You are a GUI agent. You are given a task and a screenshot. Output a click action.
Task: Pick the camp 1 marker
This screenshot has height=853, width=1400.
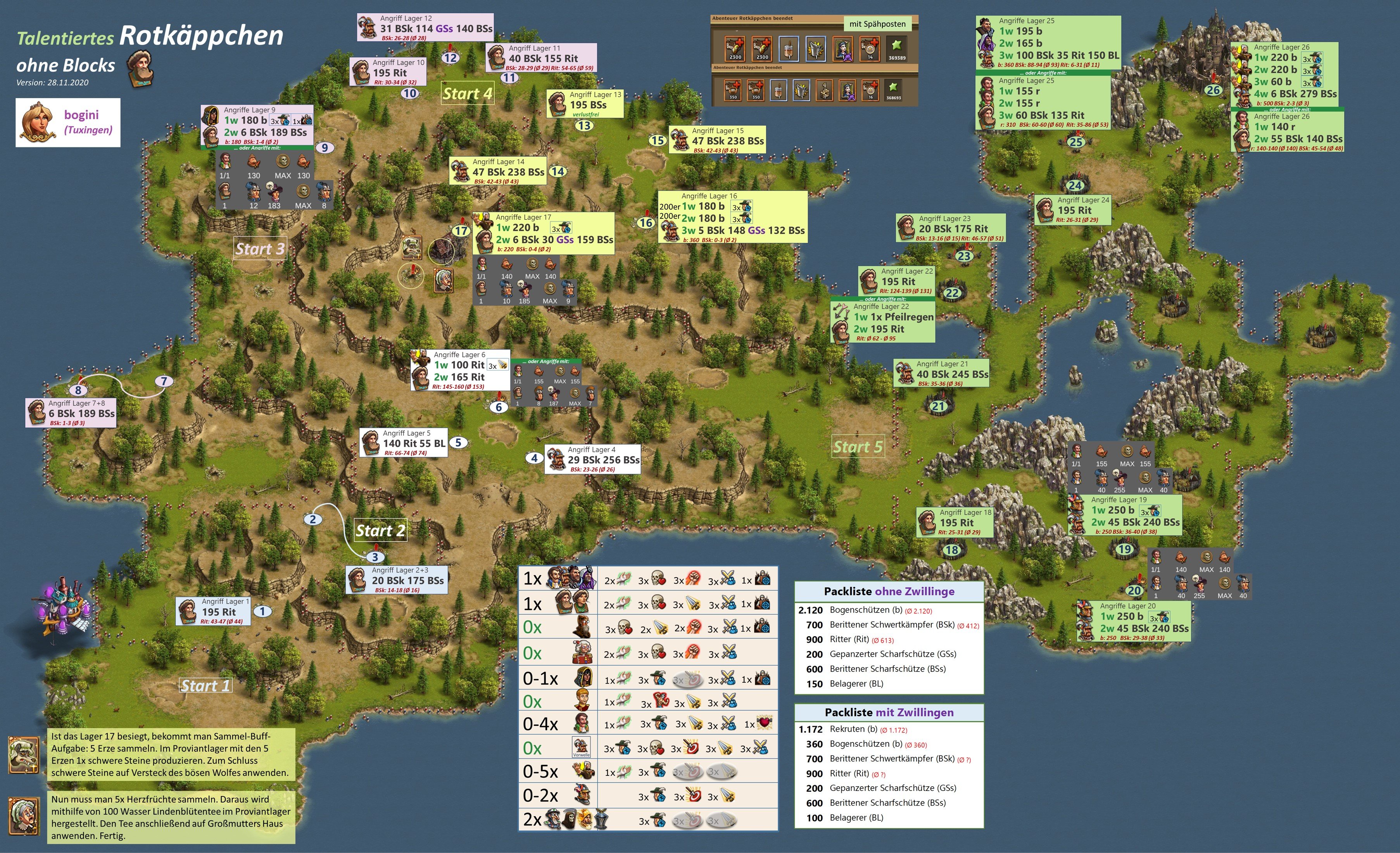(262, 611)
